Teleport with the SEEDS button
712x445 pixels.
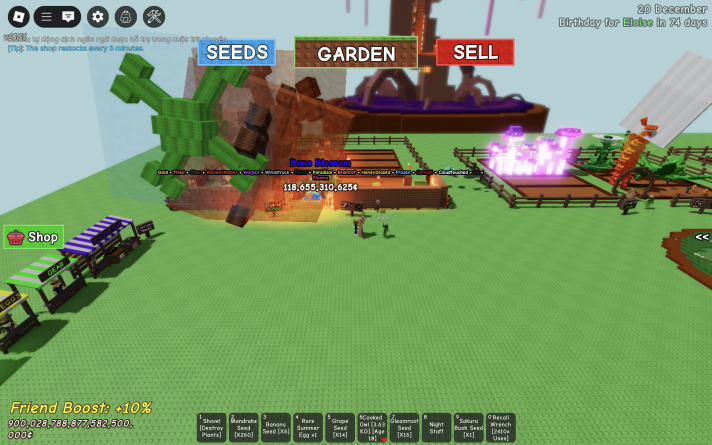[x=236, y=52]
